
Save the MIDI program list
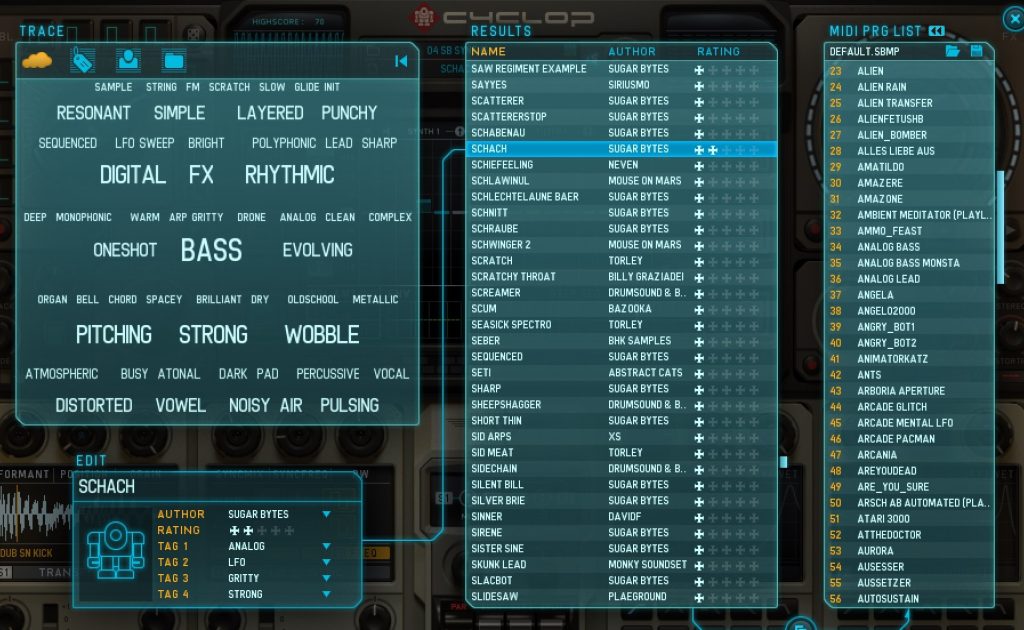coord(977,51)
